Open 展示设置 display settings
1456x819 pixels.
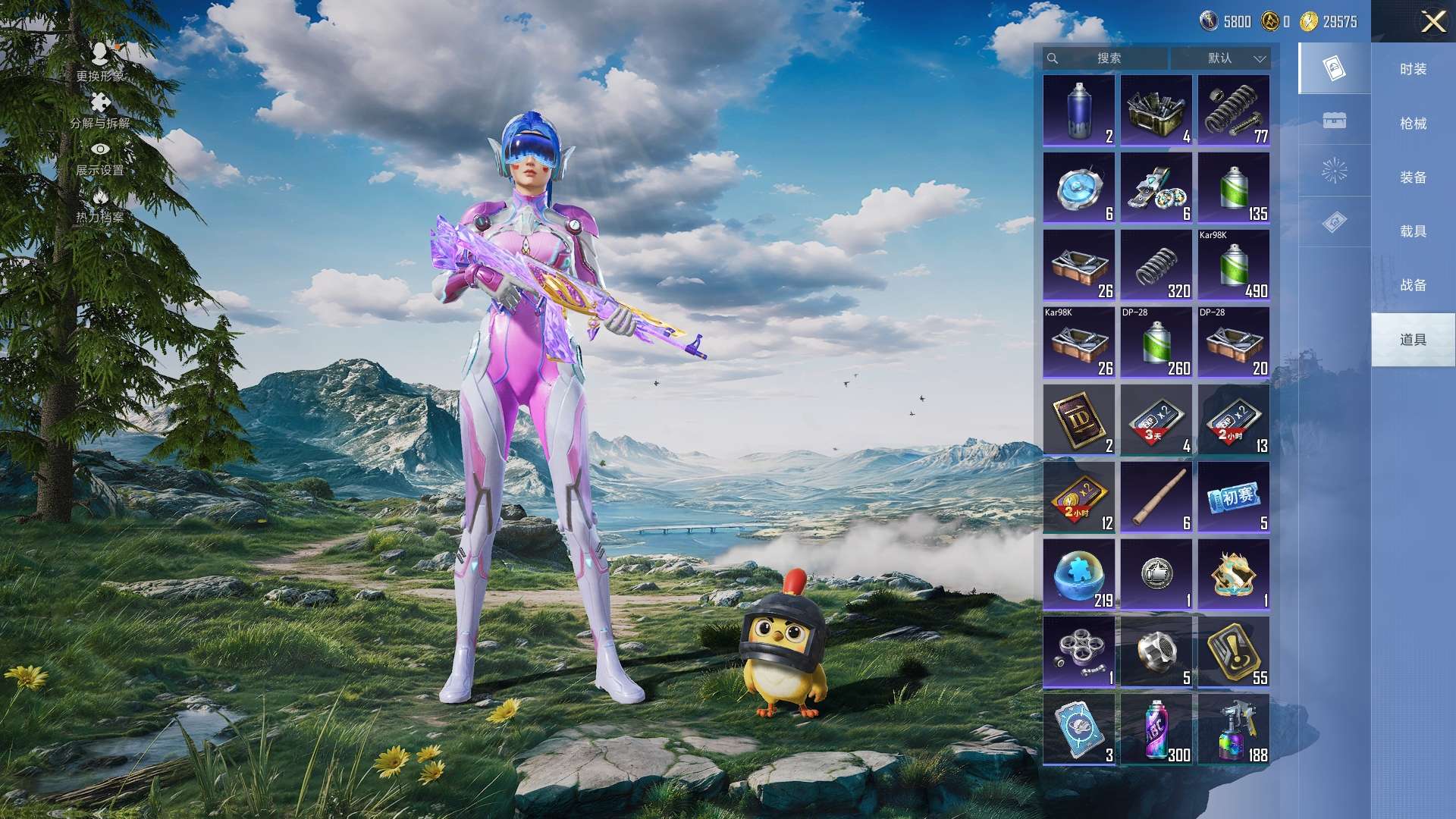99,158
